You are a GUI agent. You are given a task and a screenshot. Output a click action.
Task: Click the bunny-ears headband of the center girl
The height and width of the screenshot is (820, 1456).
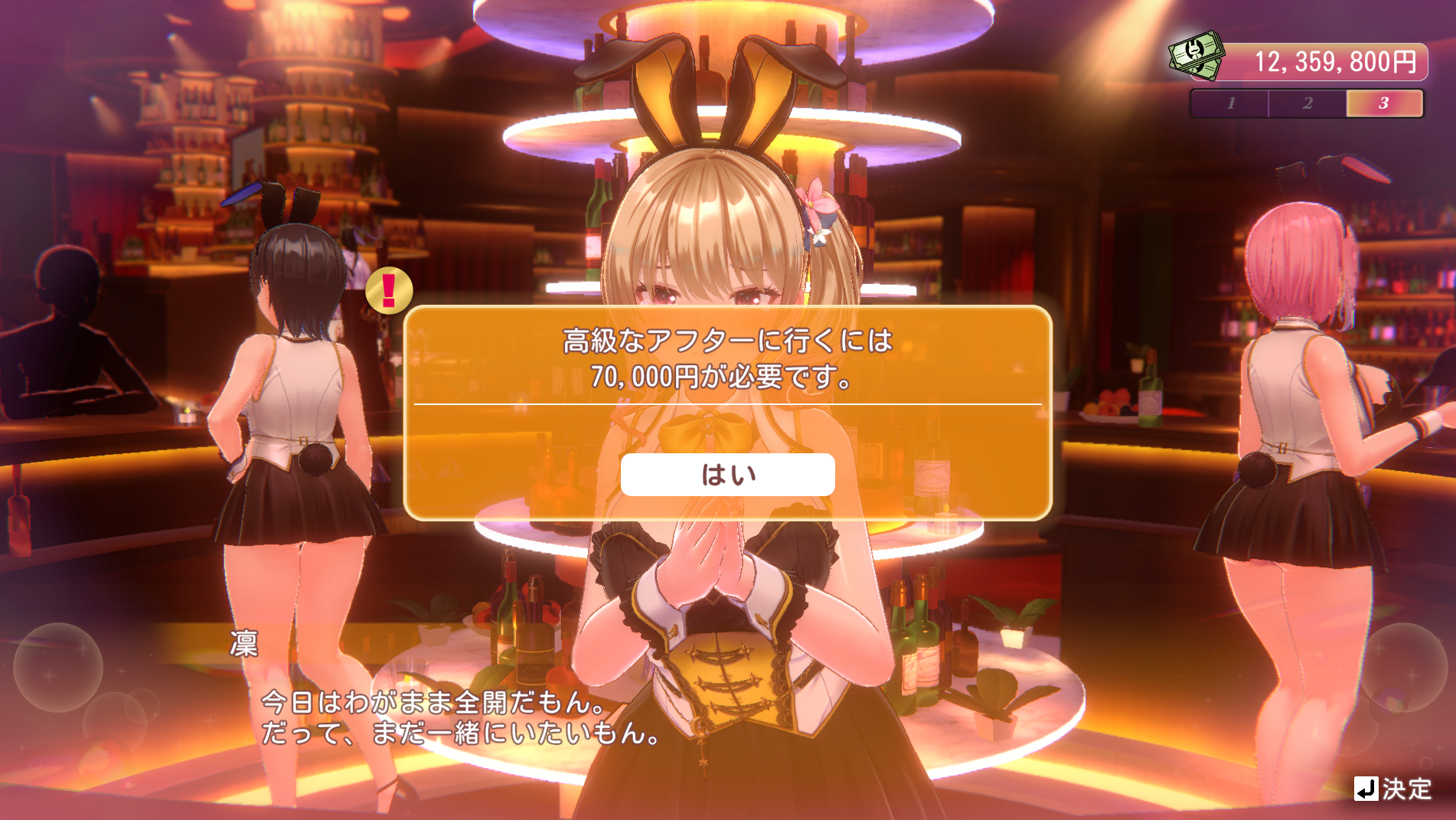[x=720, y=107]
